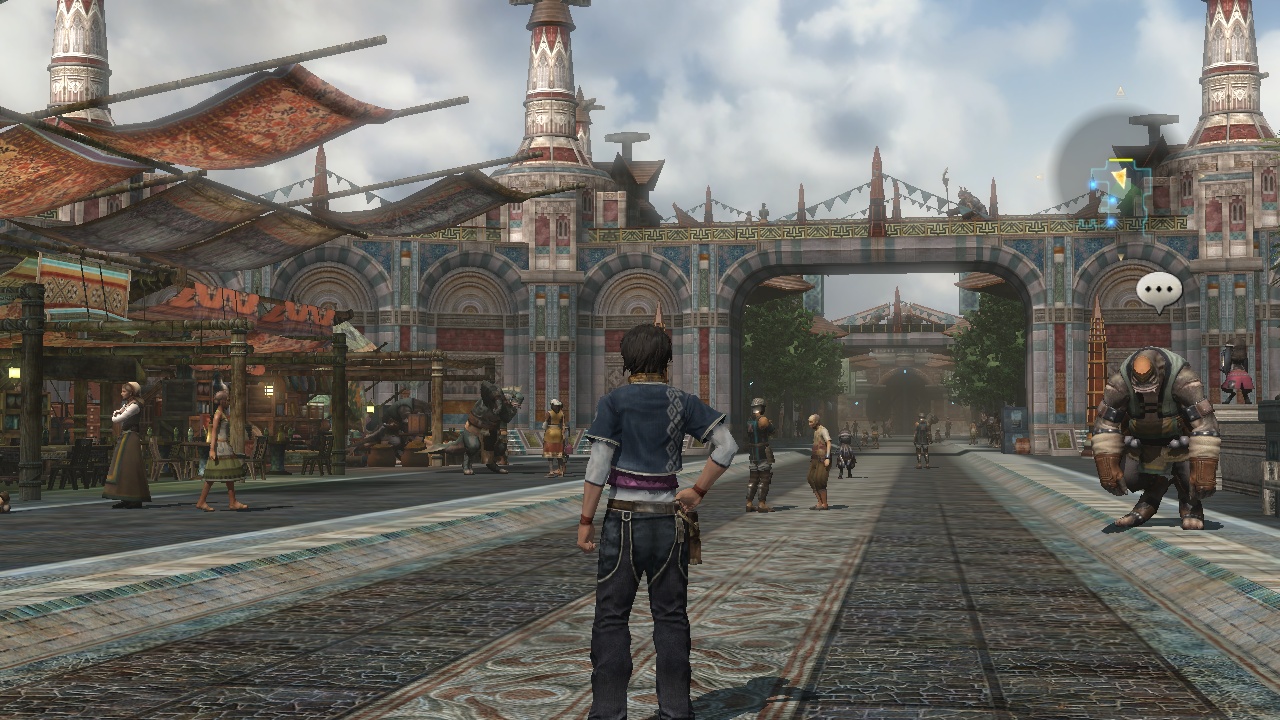Screen dimensions: 1280x720
Task: Click the speech bubble talk prompt
Action: click(x=1158, y=291)
